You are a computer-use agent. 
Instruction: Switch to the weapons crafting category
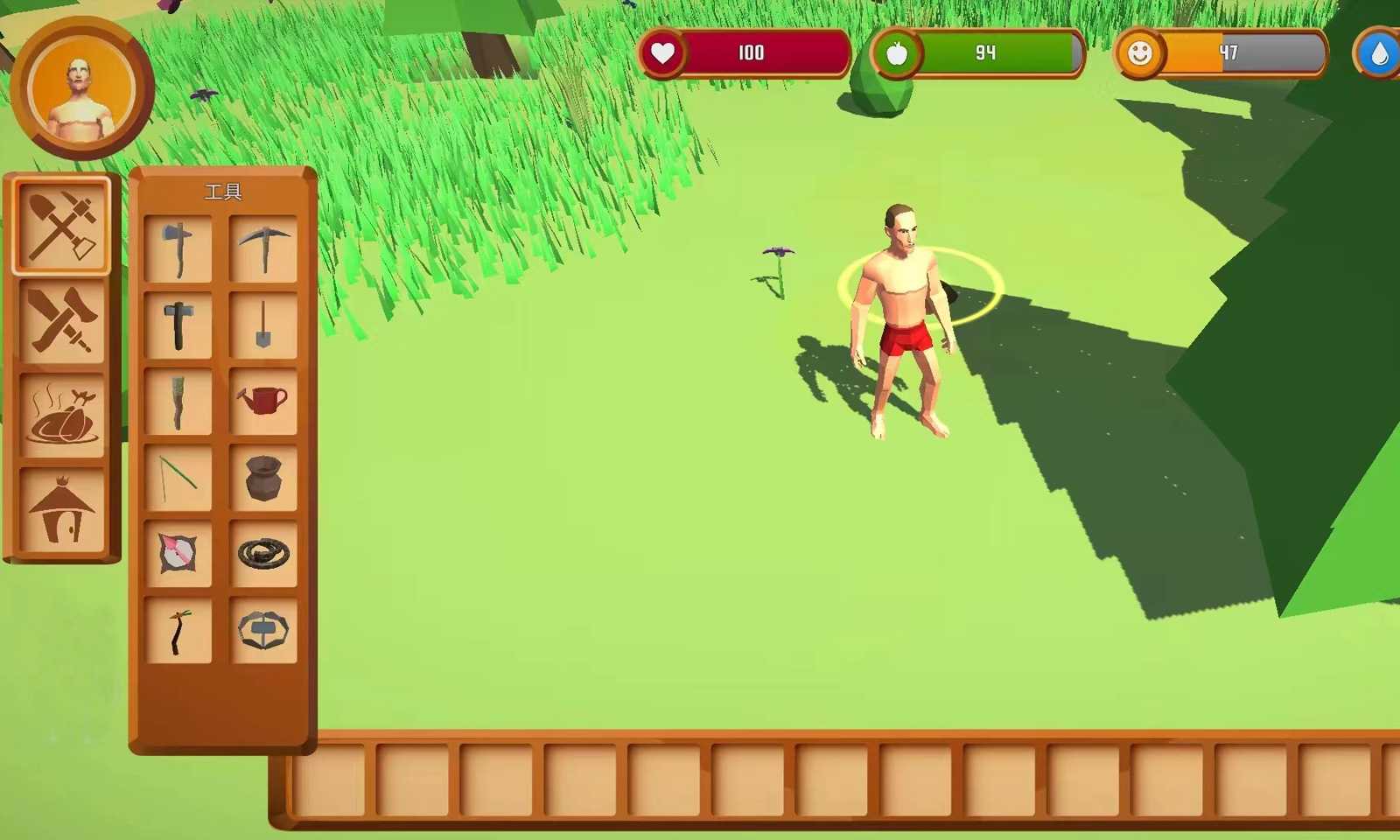pyautogui.click(x=61, y=320)
